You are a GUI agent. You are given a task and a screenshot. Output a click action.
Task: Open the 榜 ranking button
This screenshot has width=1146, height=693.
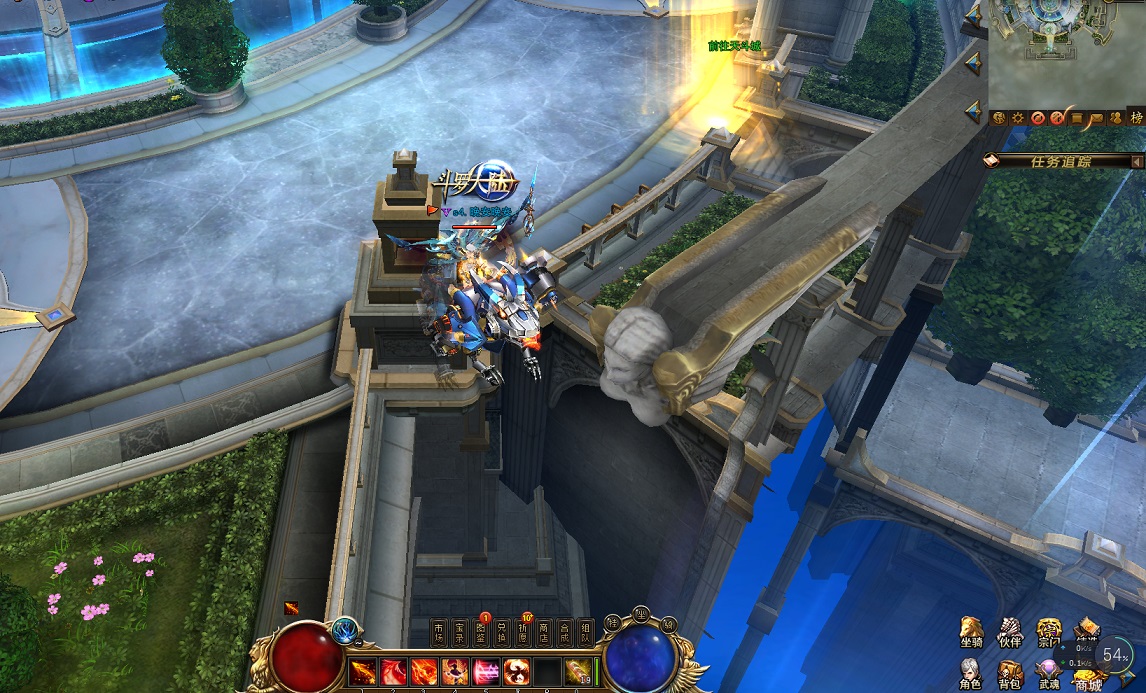[1136, 118]
